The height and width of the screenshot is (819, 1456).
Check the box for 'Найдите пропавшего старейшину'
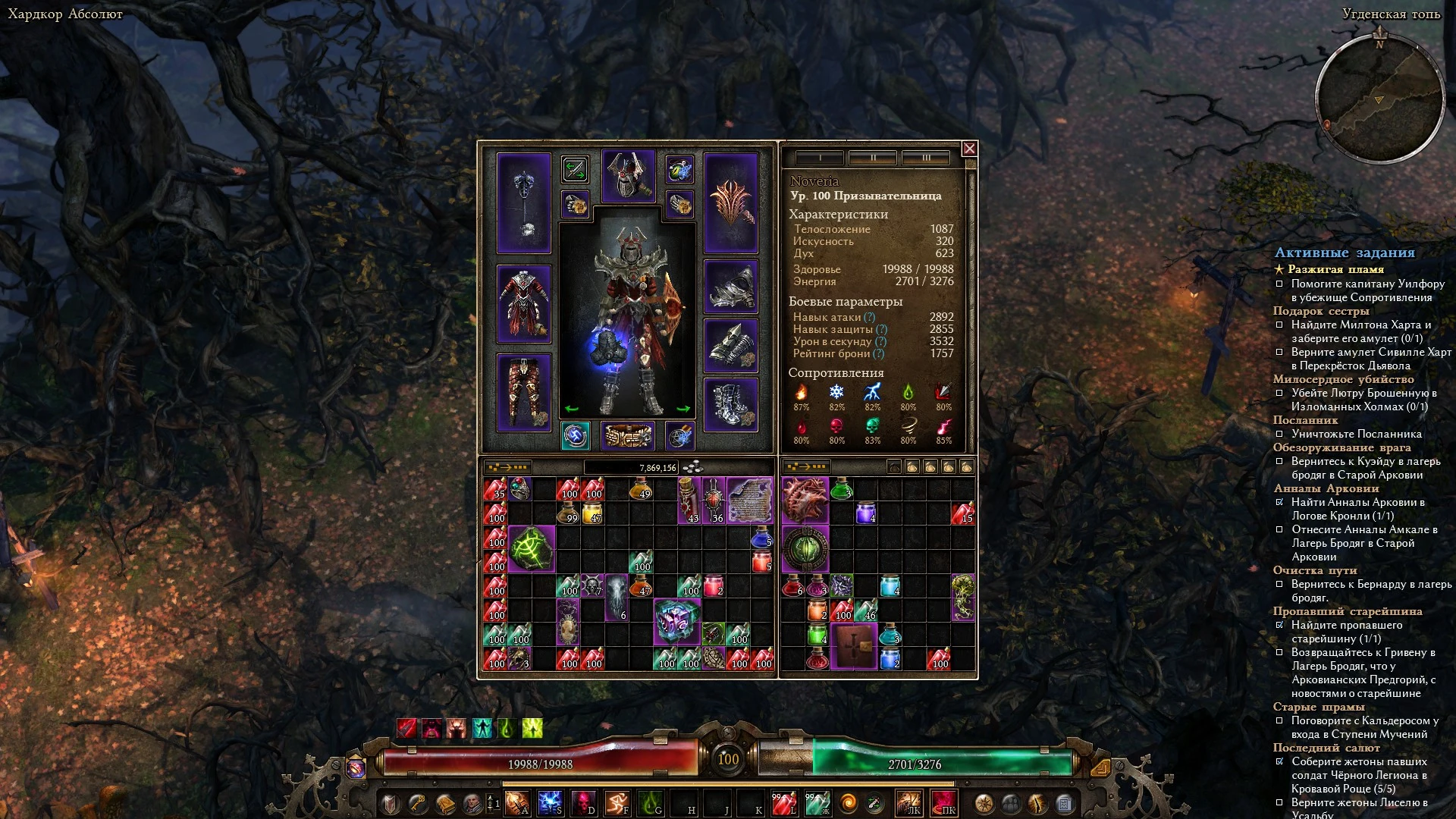point(1281,625)
